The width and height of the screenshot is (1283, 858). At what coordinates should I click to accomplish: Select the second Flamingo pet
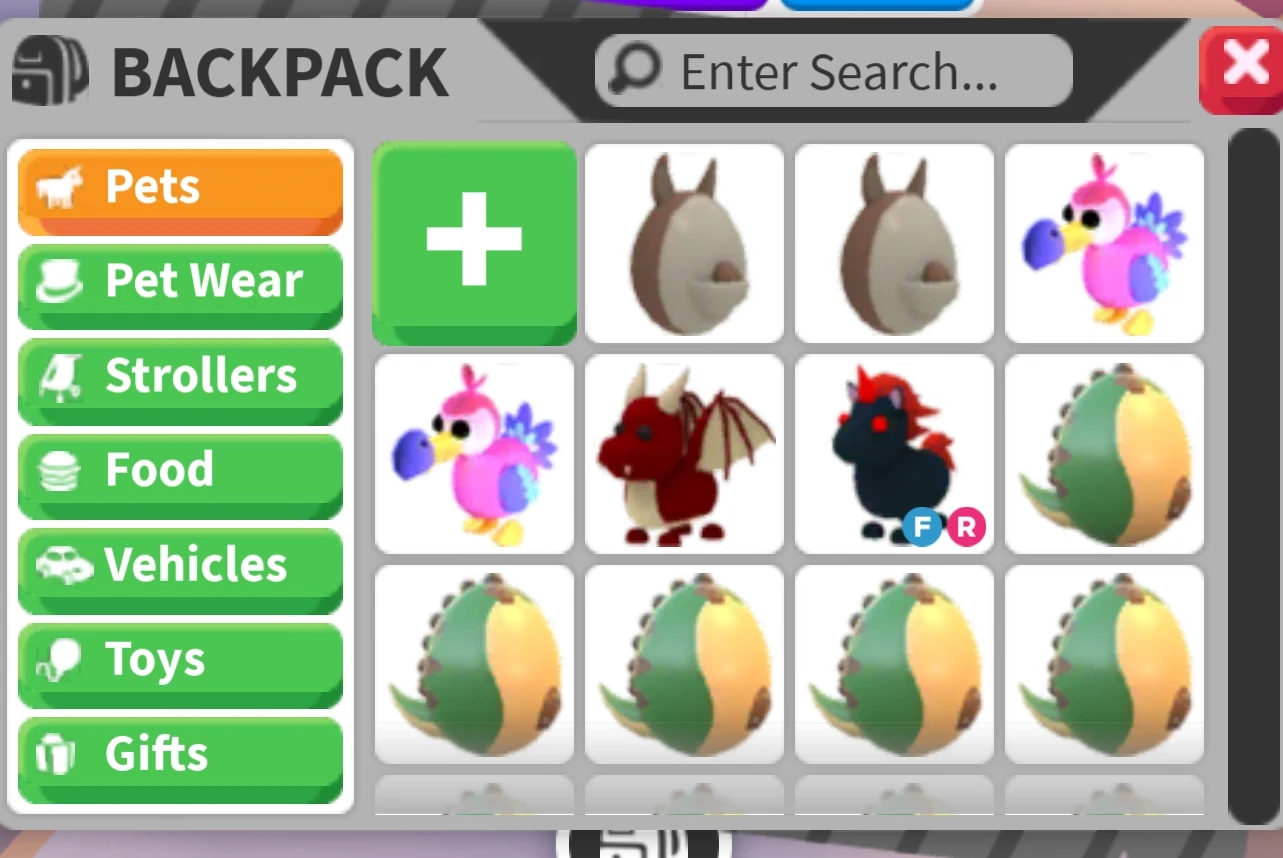point(474,454)
